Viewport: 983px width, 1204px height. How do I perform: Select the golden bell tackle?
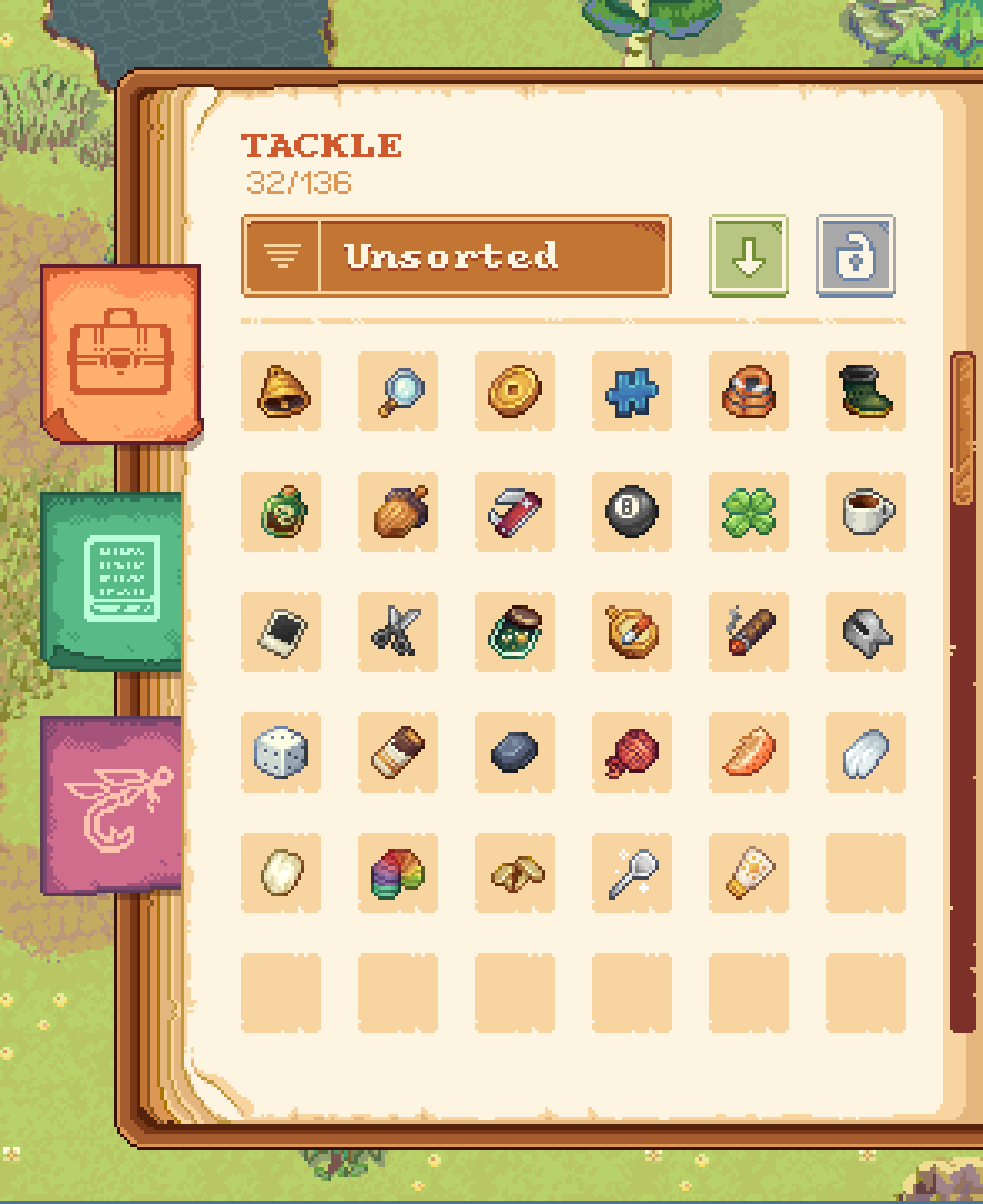281,391
